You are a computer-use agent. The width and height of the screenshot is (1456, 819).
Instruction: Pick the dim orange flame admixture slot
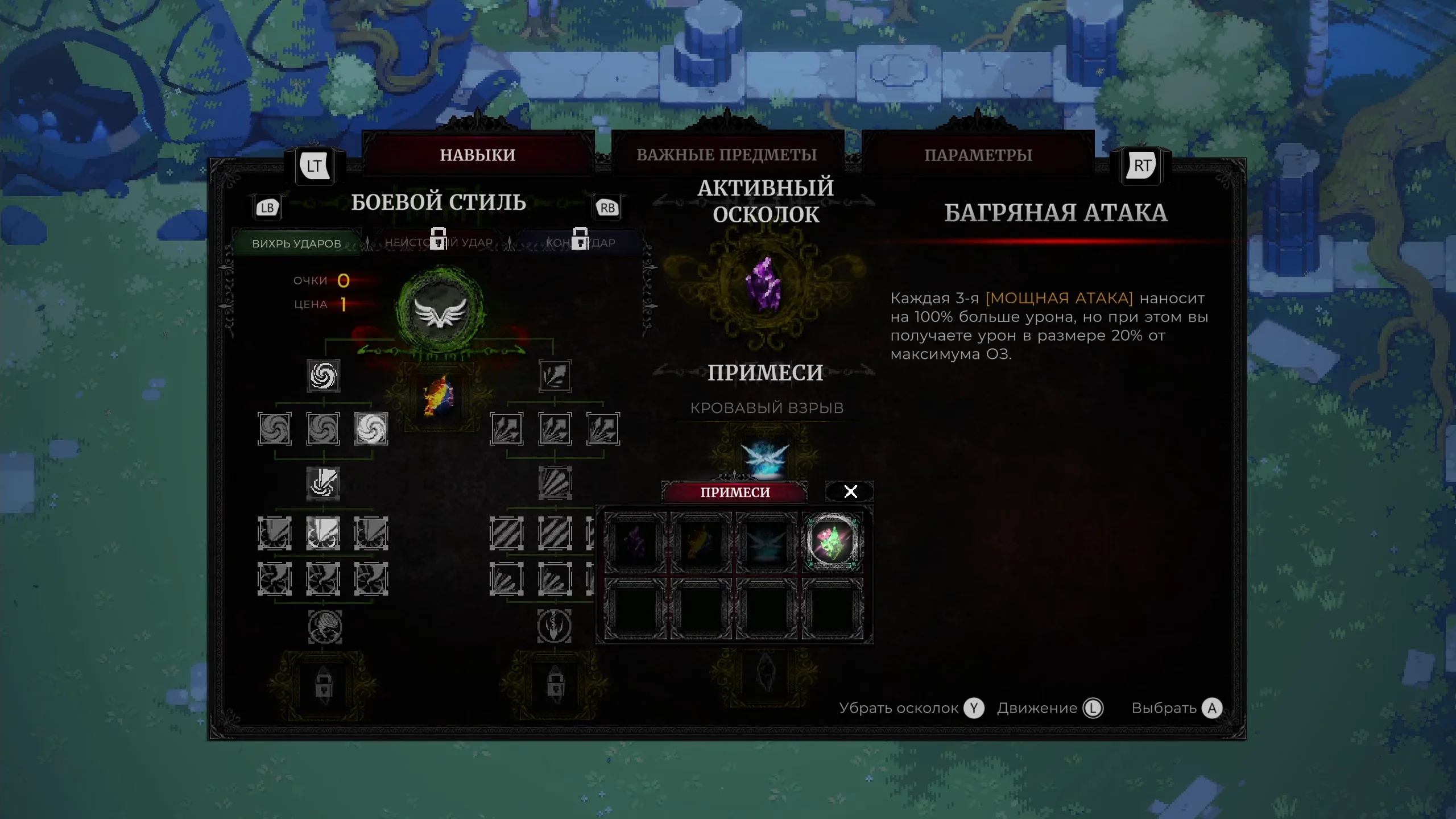[701, 542]
